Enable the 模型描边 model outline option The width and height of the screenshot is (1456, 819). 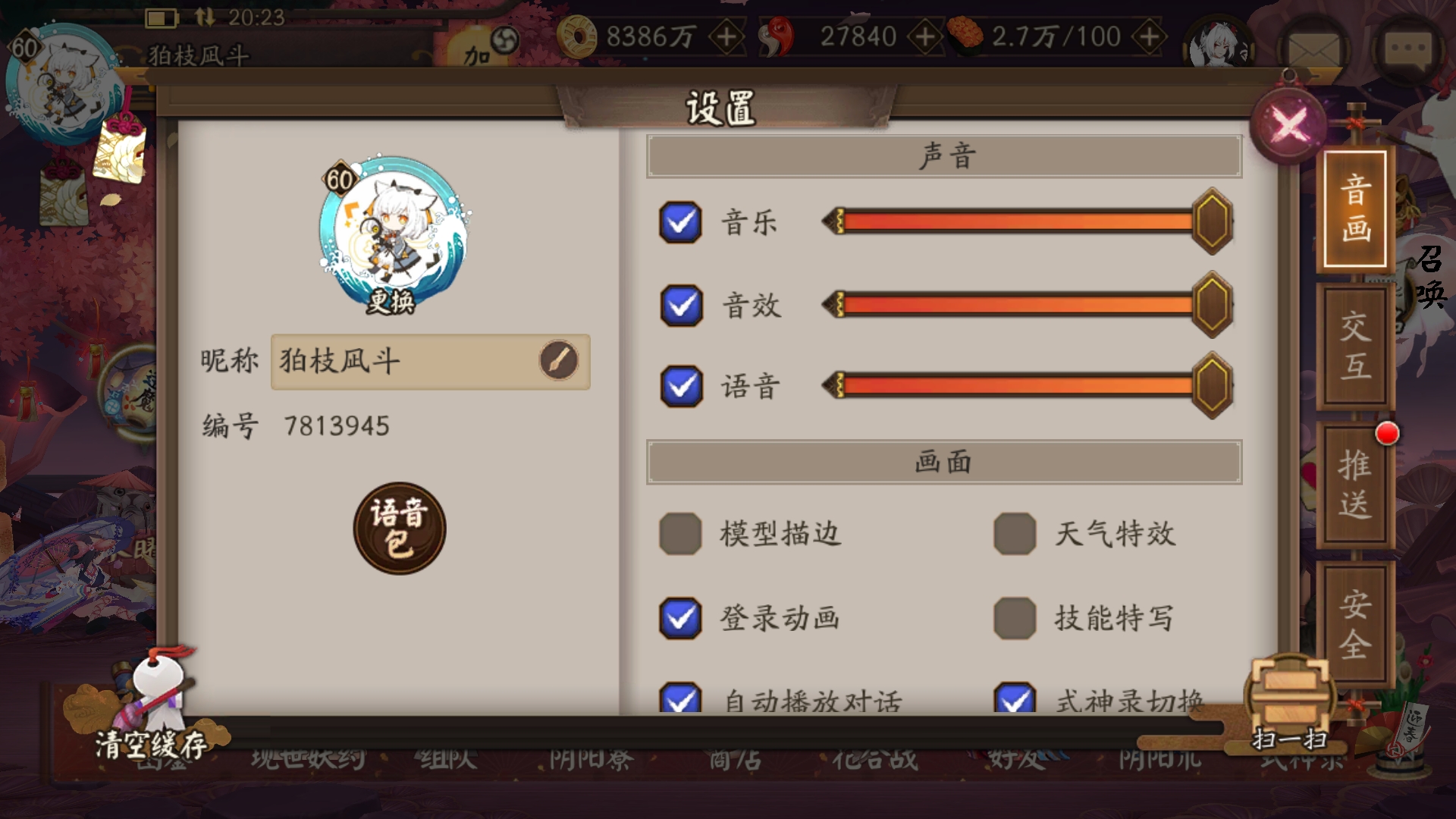click(680, 533)
